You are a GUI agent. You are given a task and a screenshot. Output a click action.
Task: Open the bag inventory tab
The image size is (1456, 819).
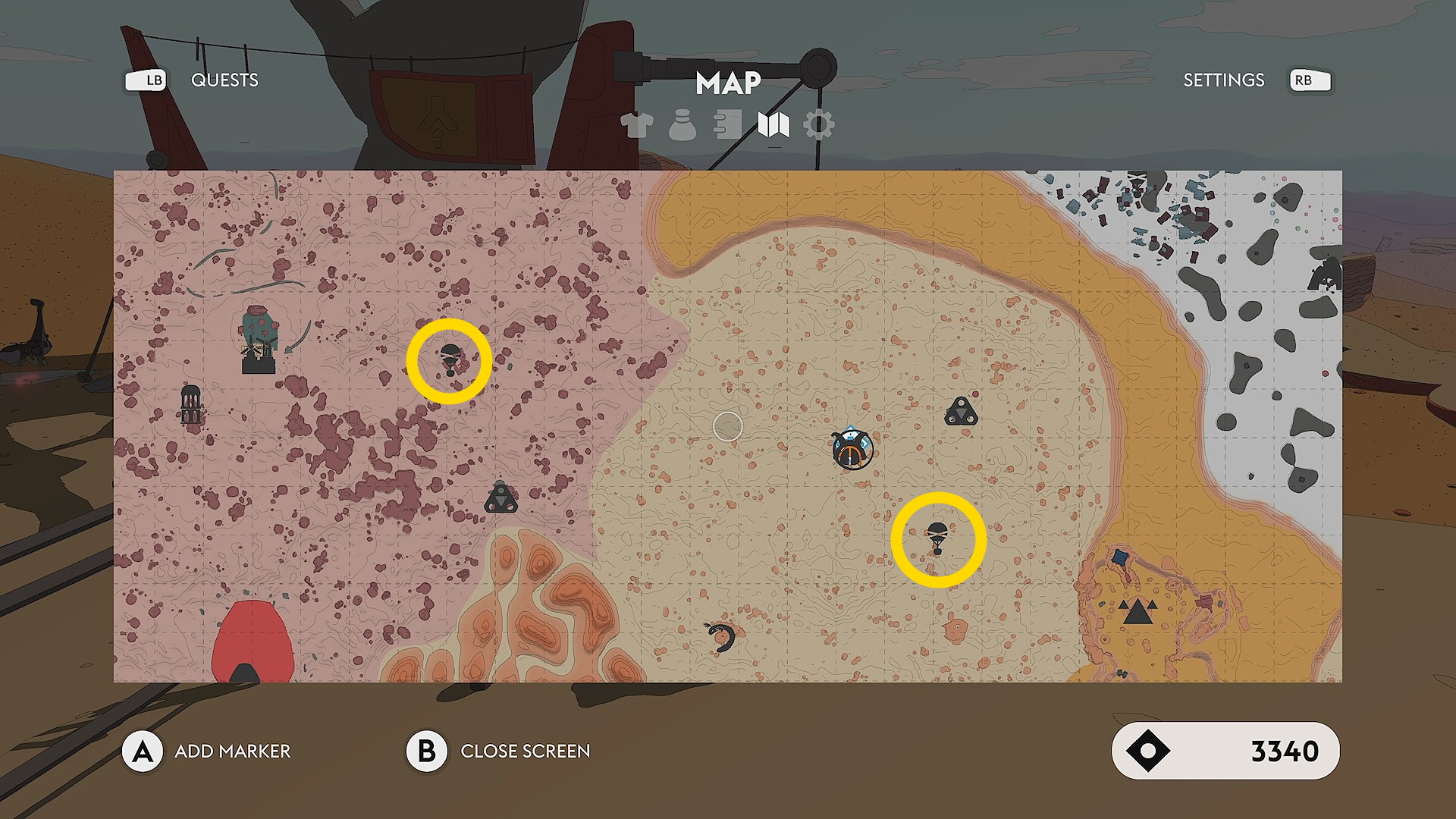(682, 125)
